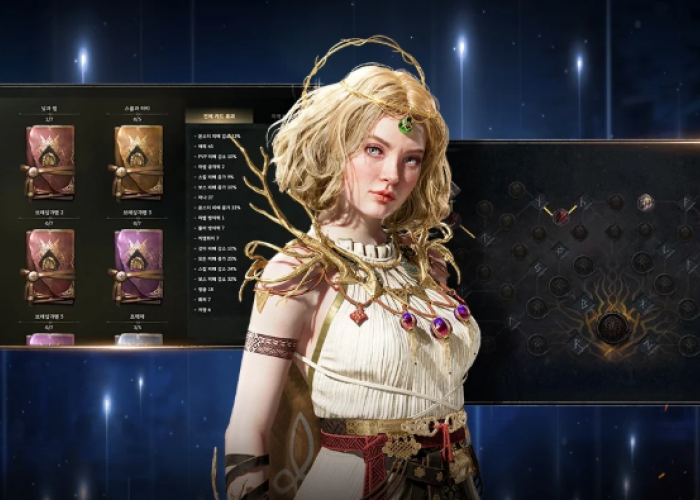Screen dimensions: 700x500
Task: Switch to the 전체 카드 효과 tab
Action: click(218, 116)
